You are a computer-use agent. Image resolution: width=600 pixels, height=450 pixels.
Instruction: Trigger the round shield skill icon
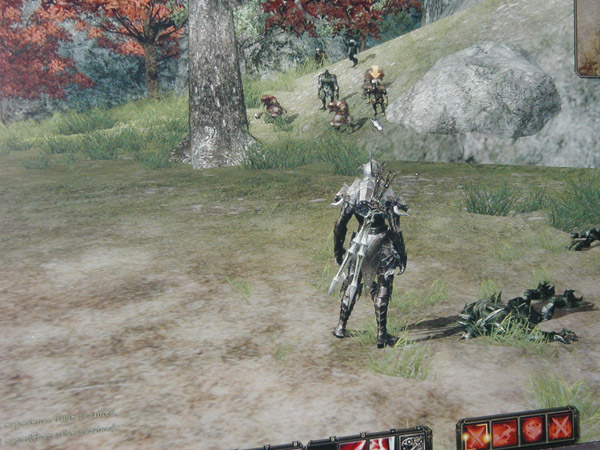pyautogui.click(x=534, y=430)
